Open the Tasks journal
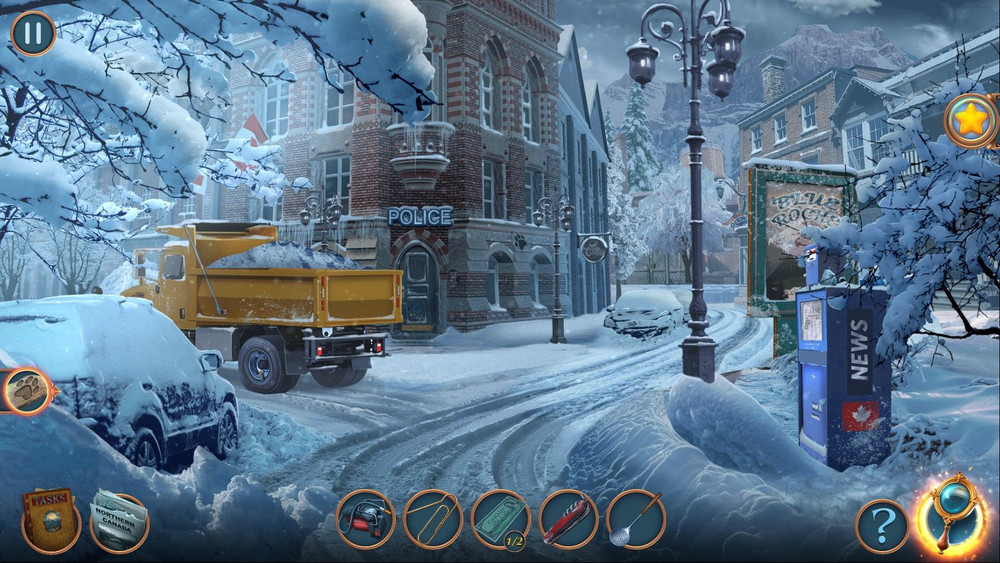The height and width of the screenshot is (563, 1000). (x=51, y=520)
